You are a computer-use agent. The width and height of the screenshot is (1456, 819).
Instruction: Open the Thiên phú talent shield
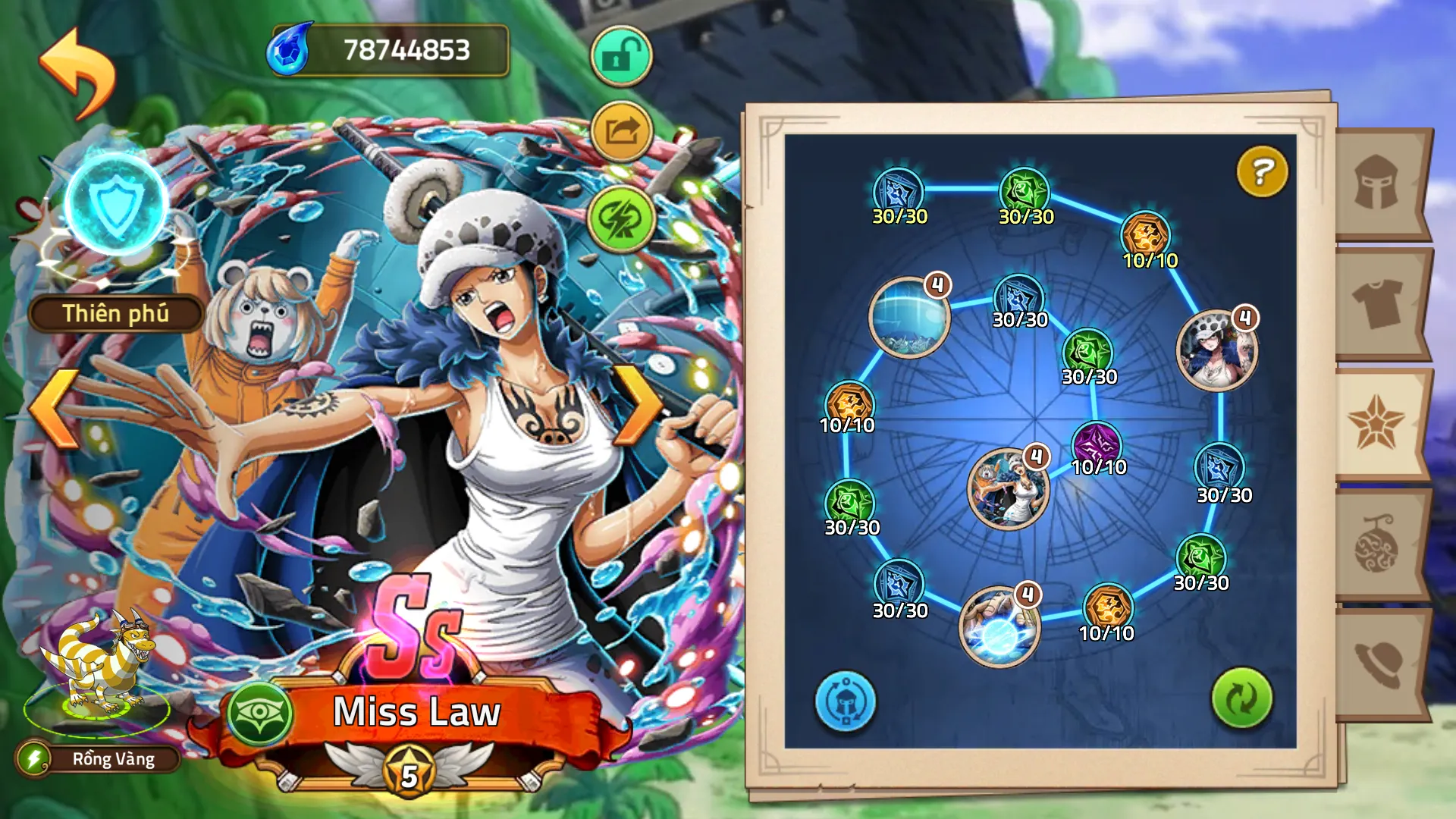[x=116, y=205]
